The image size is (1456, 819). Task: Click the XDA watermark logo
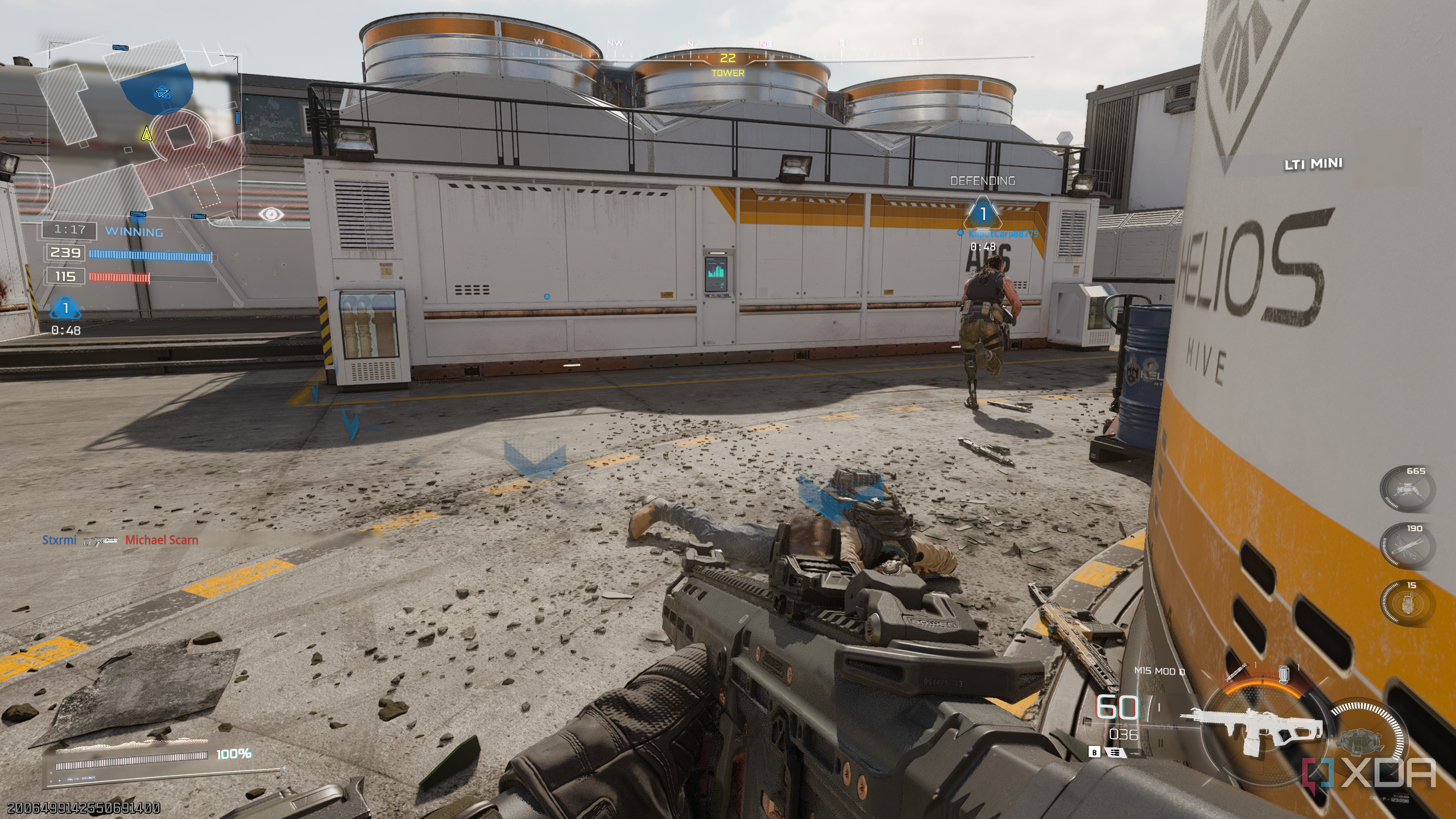point(1370,775)
